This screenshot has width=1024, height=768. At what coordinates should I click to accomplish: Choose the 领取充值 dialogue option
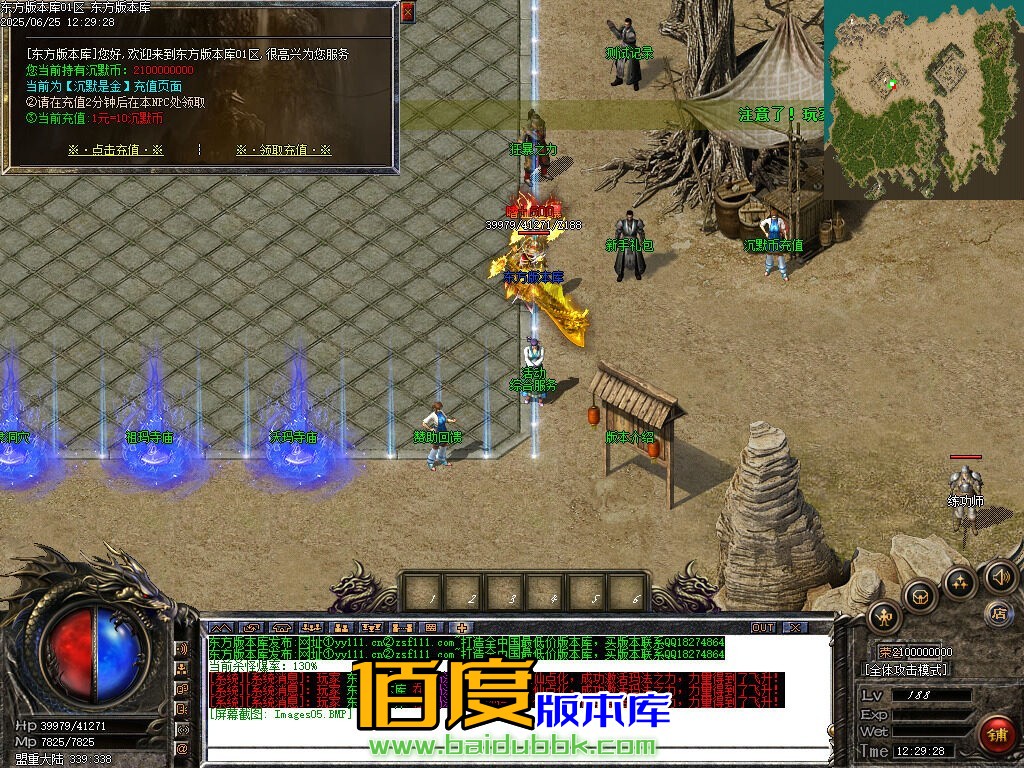coord(283,150)
